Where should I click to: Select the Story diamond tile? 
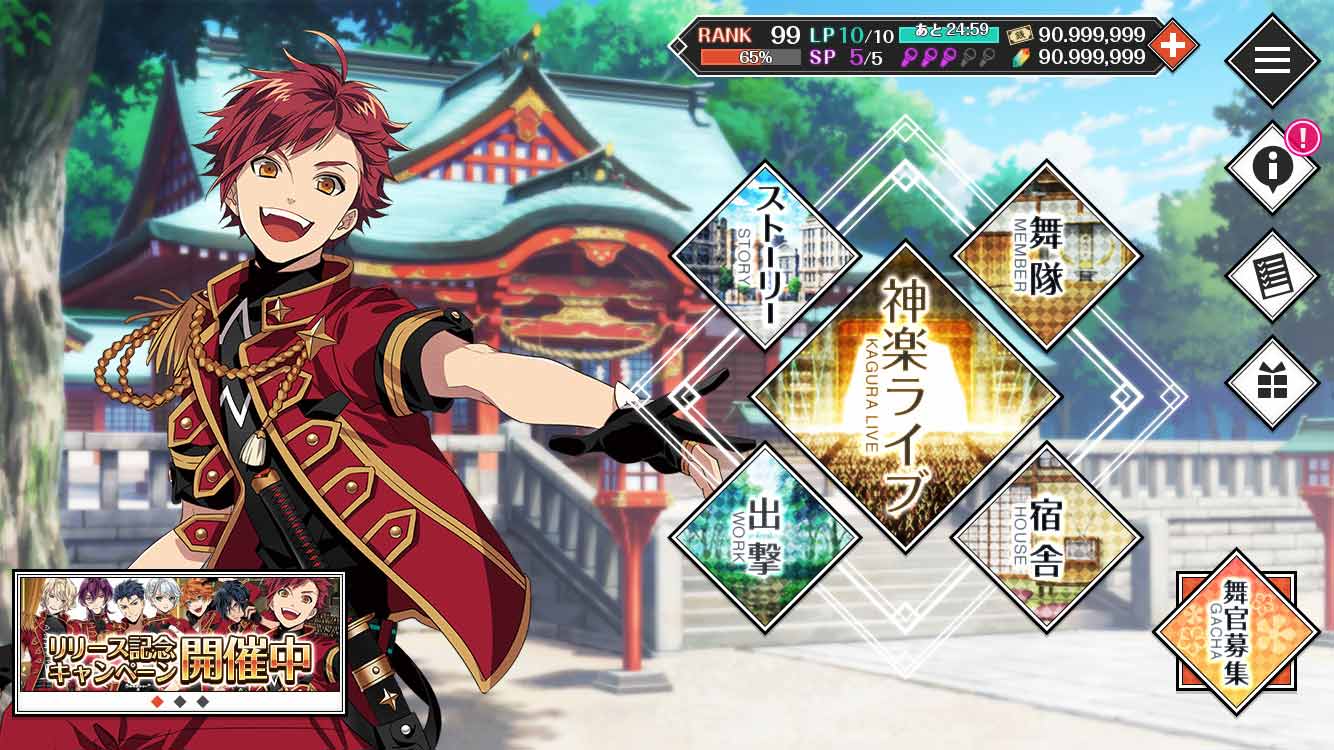(x=765, y=255)
